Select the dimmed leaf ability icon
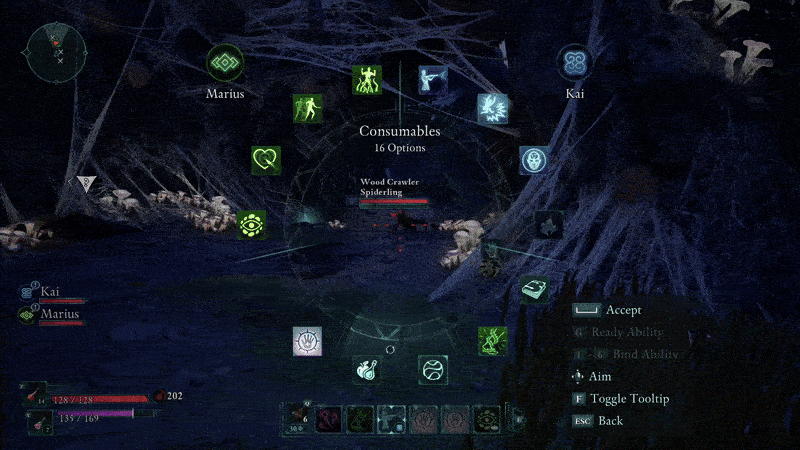Image resolution: width=800 pixels, height=450 pixels. tap(548, 224)
